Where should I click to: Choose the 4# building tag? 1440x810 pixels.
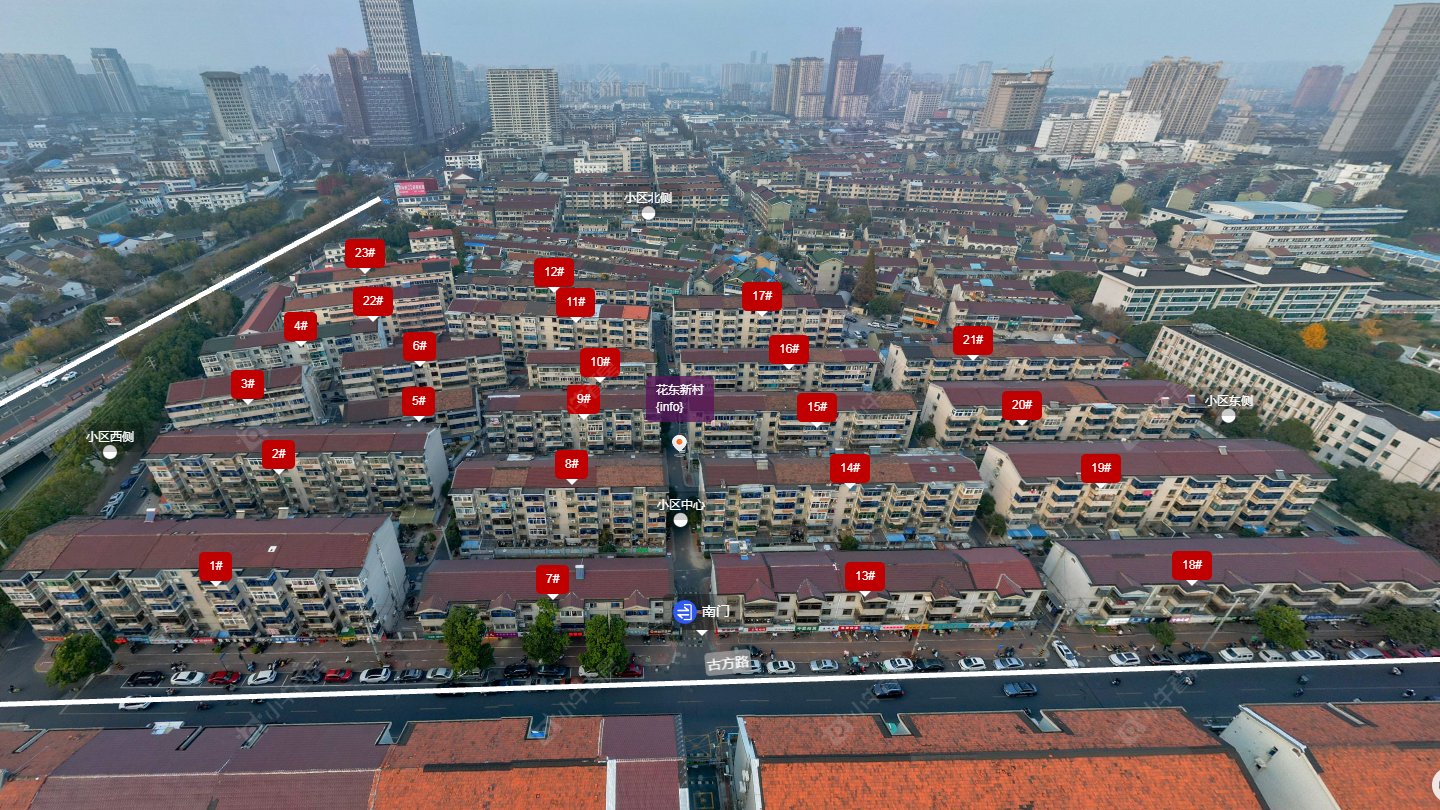click(300, 326)
